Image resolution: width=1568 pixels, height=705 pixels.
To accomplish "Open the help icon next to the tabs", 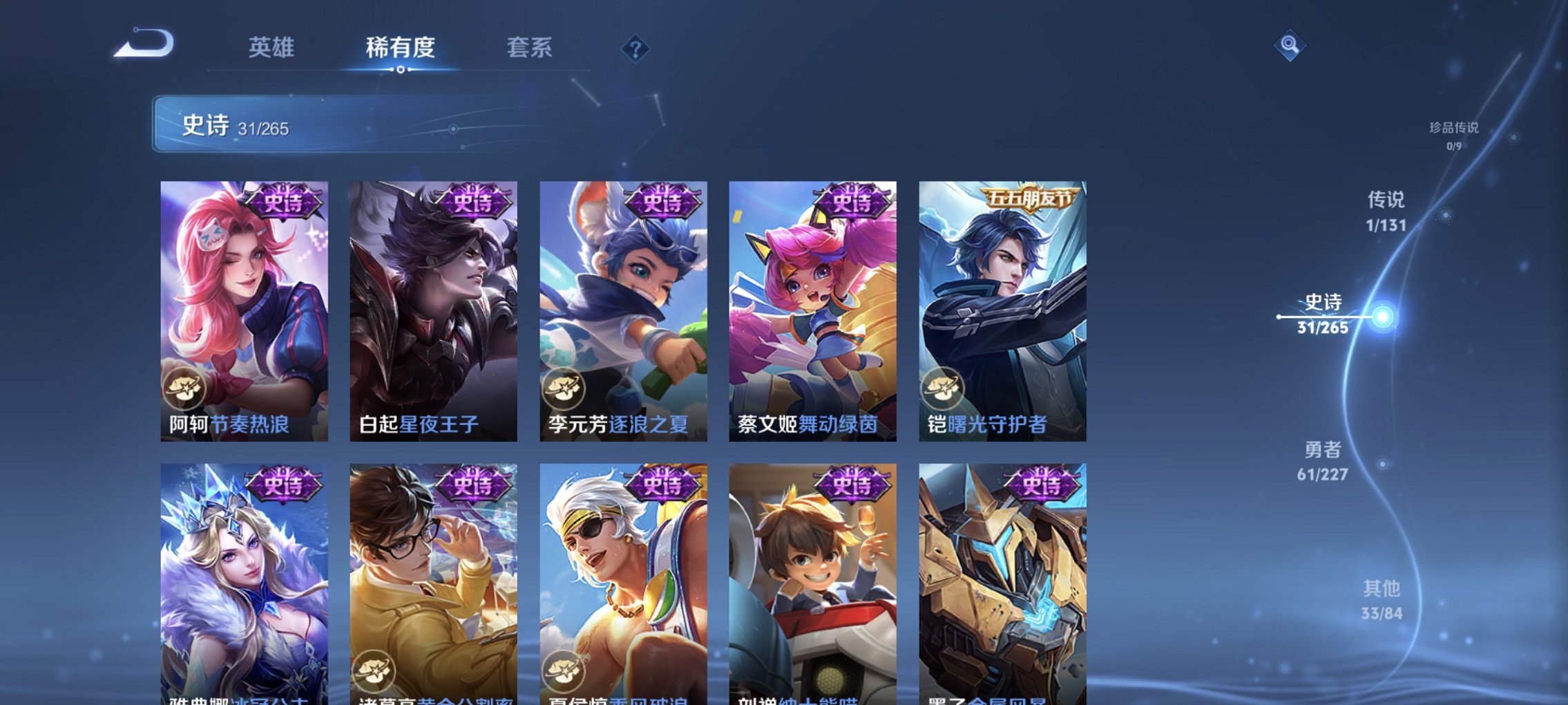I will click(635, 49).
